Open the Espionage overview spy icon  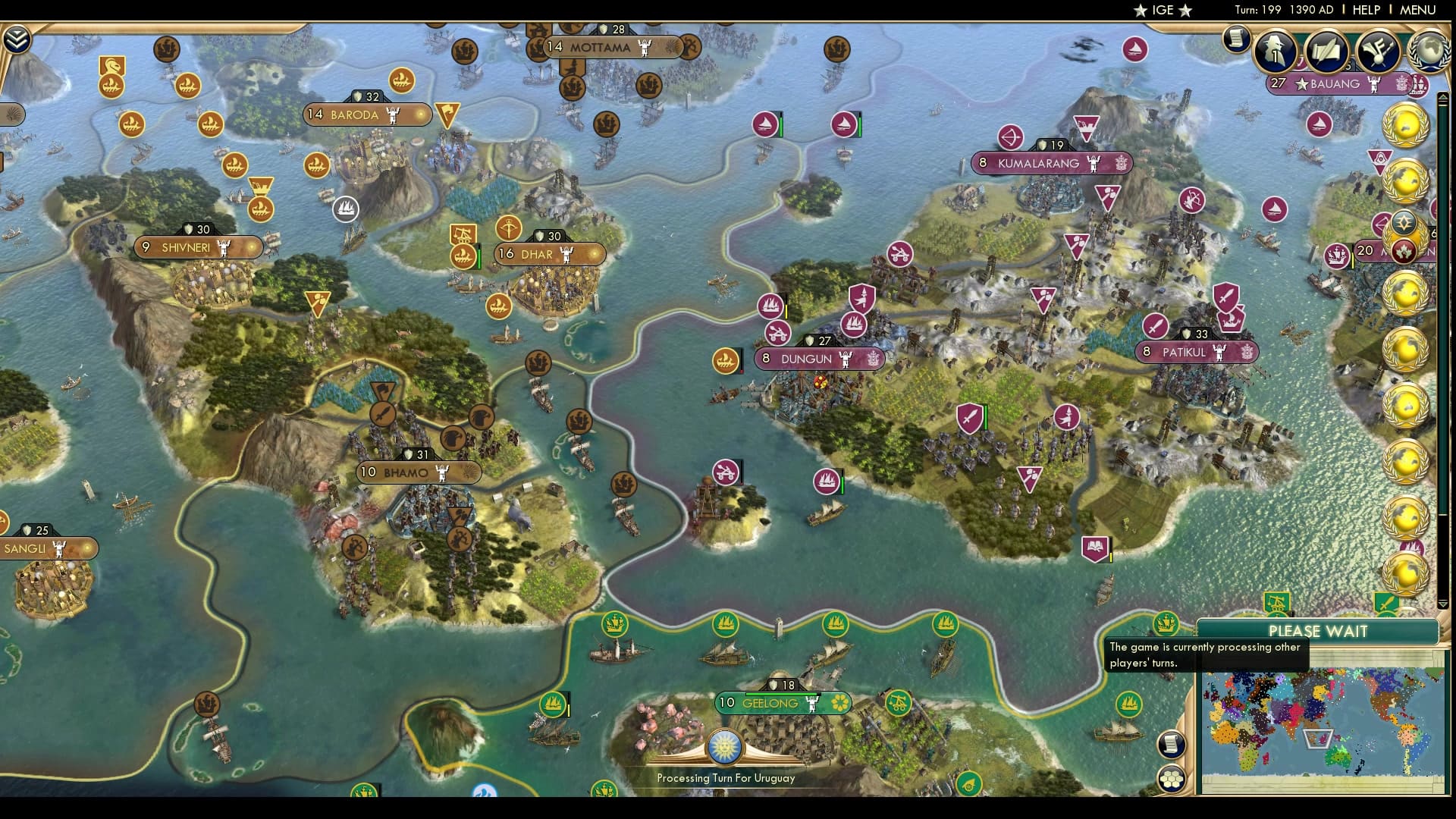pos(1274,50)
